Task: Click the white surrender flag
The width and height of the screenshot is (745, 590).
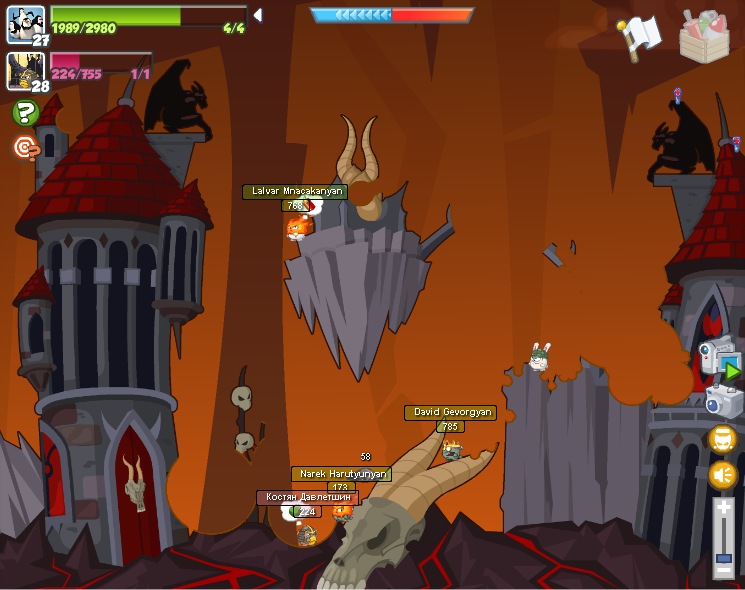Action: click(x=640, y=36)
